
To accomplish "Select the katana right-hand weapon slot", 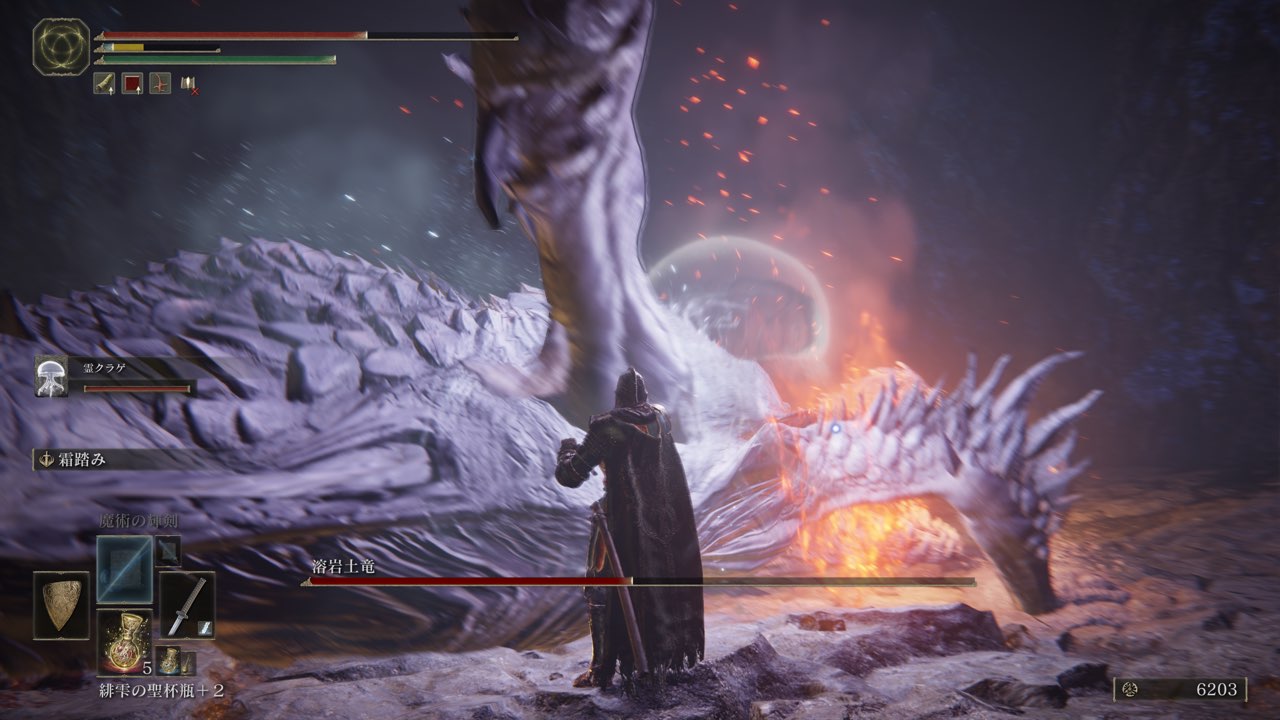I will 187,604.
